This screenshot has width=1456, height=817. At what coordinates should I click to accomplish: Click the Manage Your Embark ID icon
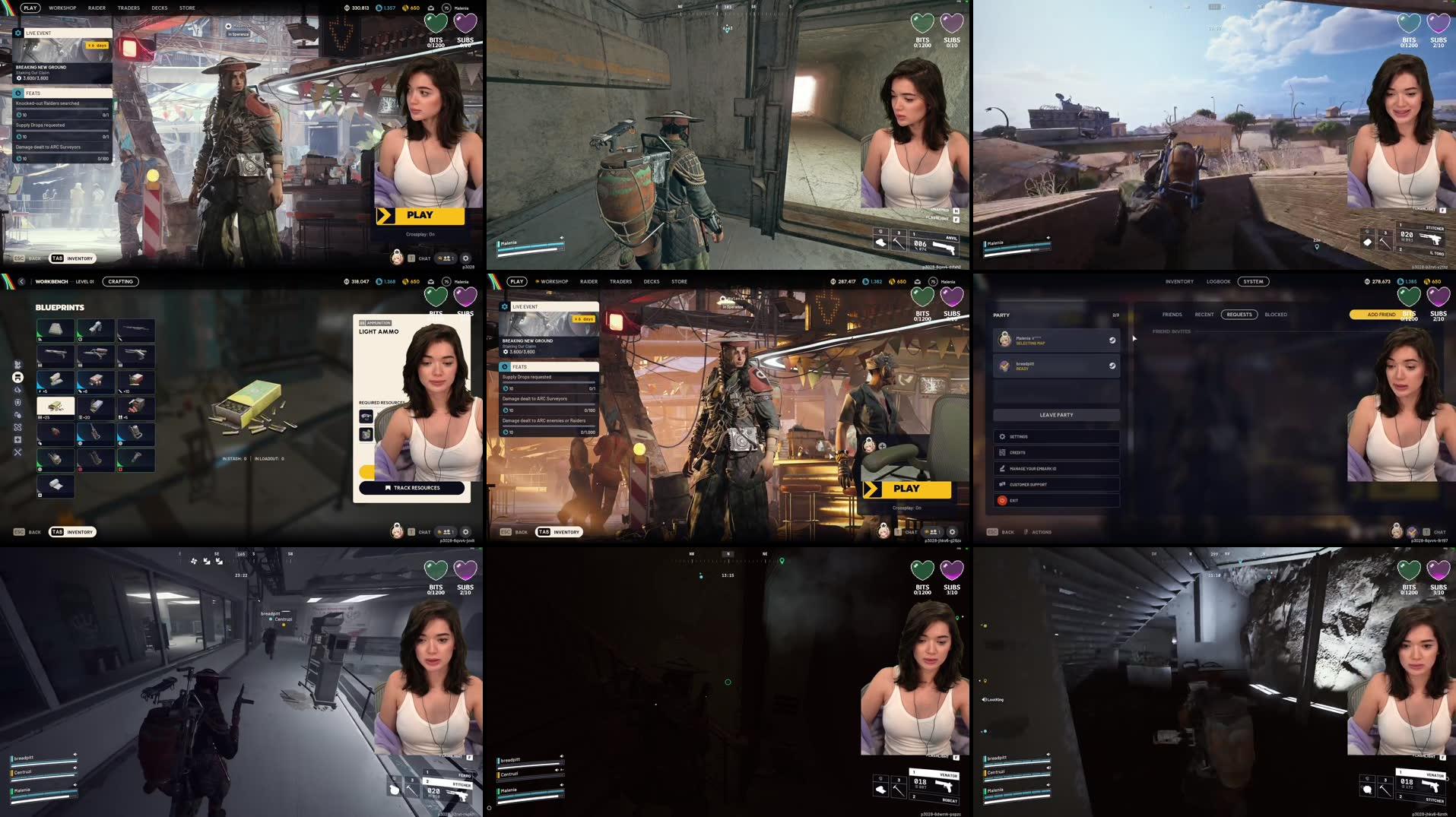[x=1004, y=468]
